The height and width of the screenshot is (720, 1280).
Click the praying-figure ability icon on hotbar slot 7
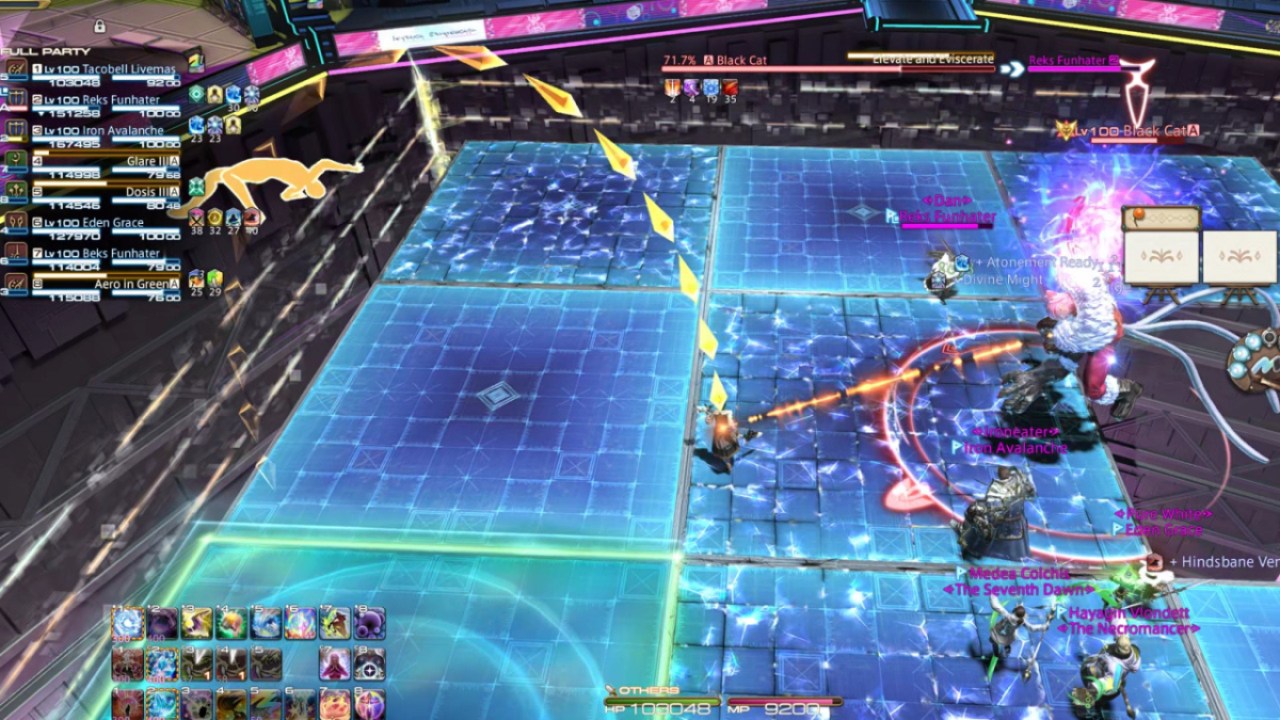tap(333, 663)
